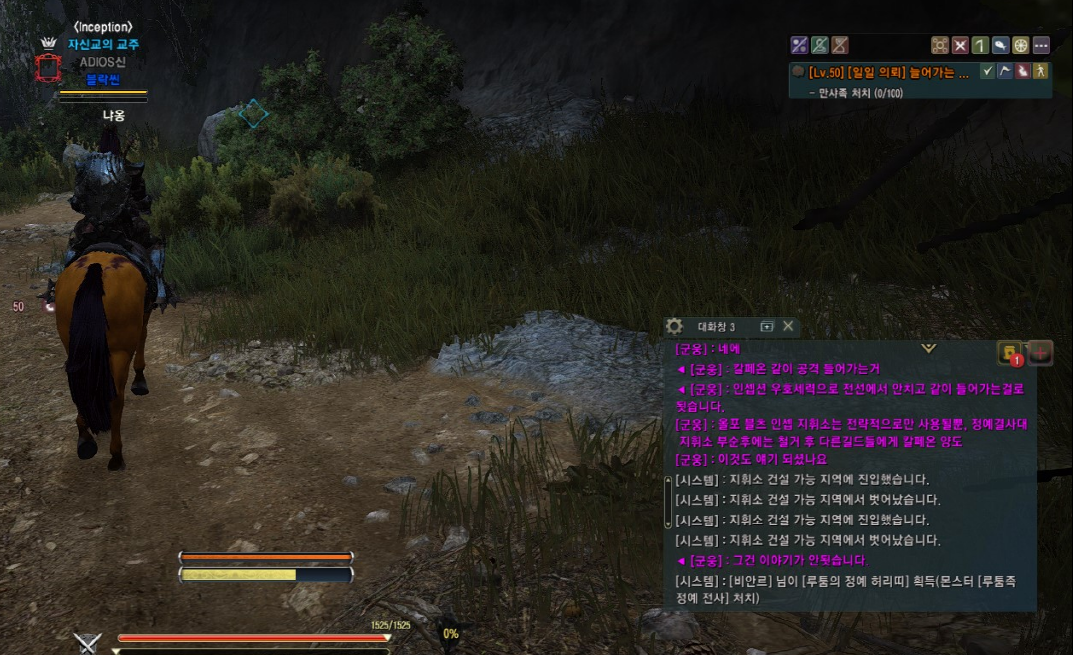Click the purple percent icon in quest toolbar
This screenshot has width=1073, height=655.
tap(799, 45)
